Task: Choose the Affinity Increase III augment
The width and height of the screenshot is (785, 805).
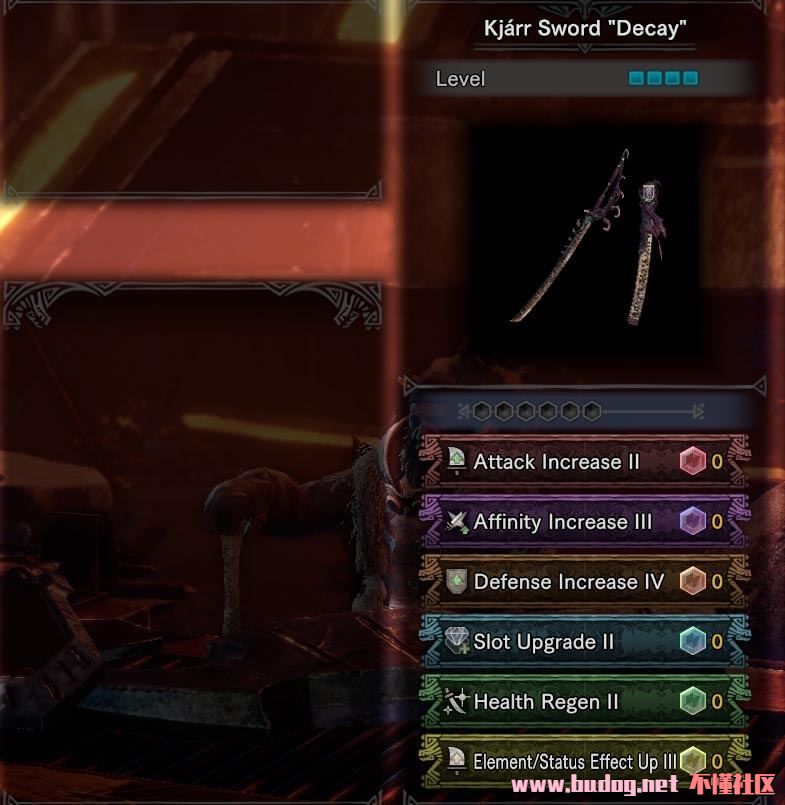Action: click(562, 522)
